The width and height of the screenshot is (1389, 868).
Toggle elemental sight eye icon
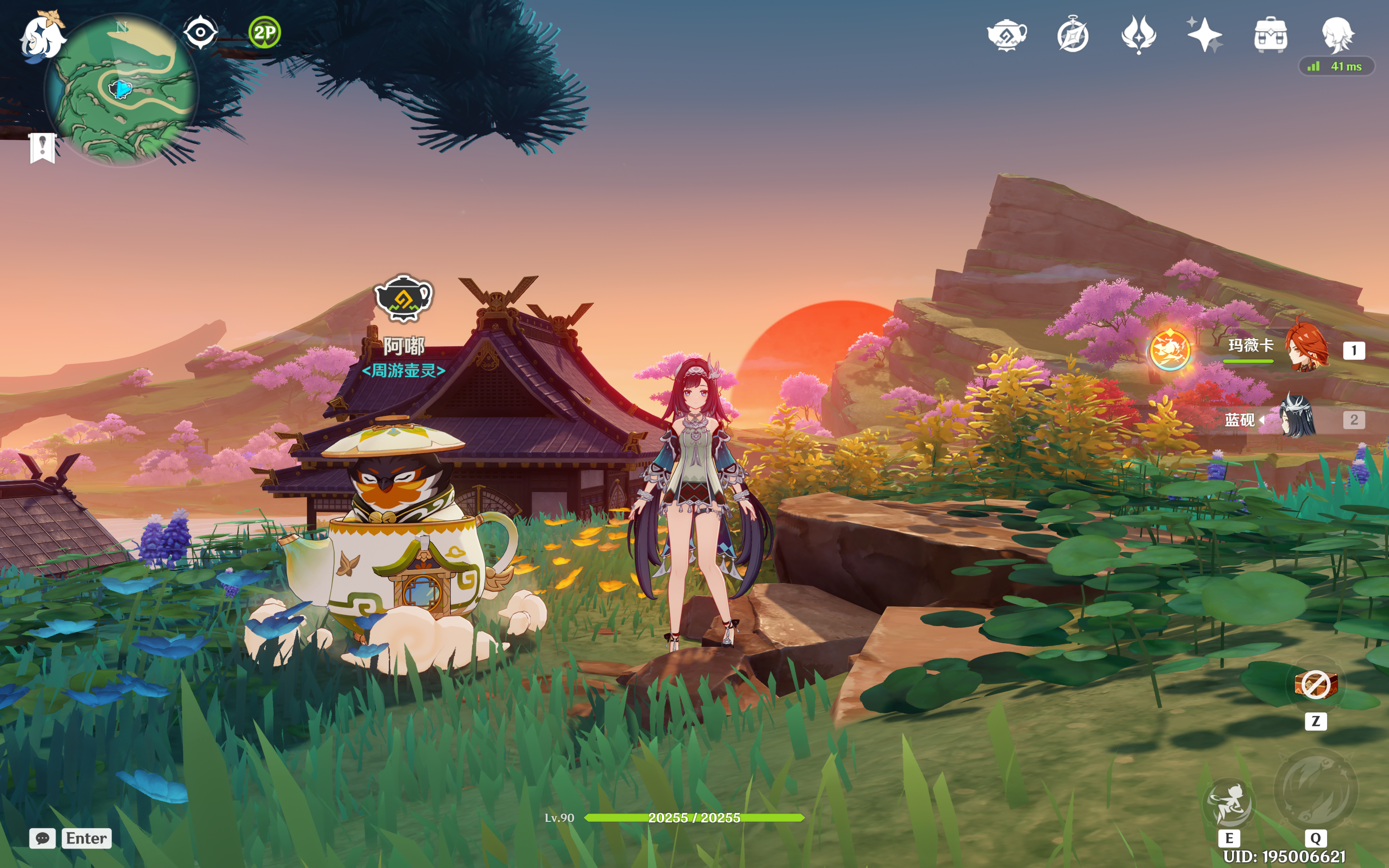pyautogui.click(x=200, y=32)
